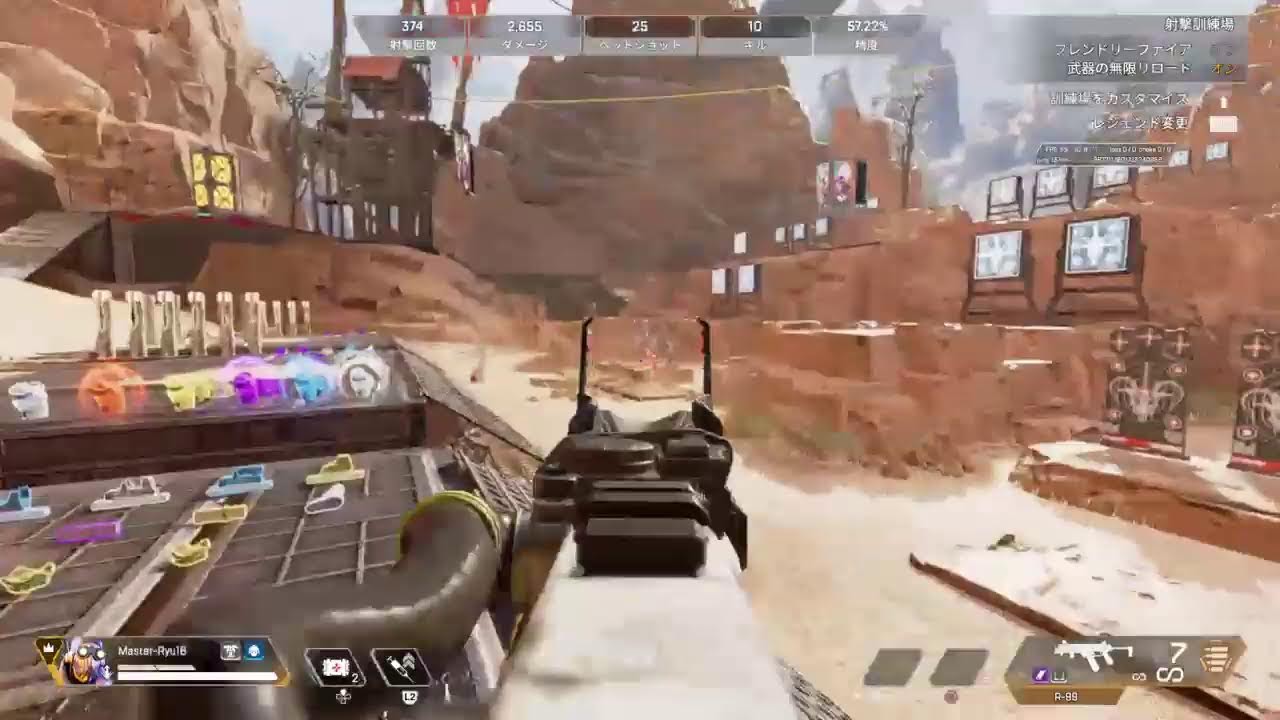Click the holospray badge icon beside the nameplate
The image size is (1280, 720).
[x=230, y=651]
